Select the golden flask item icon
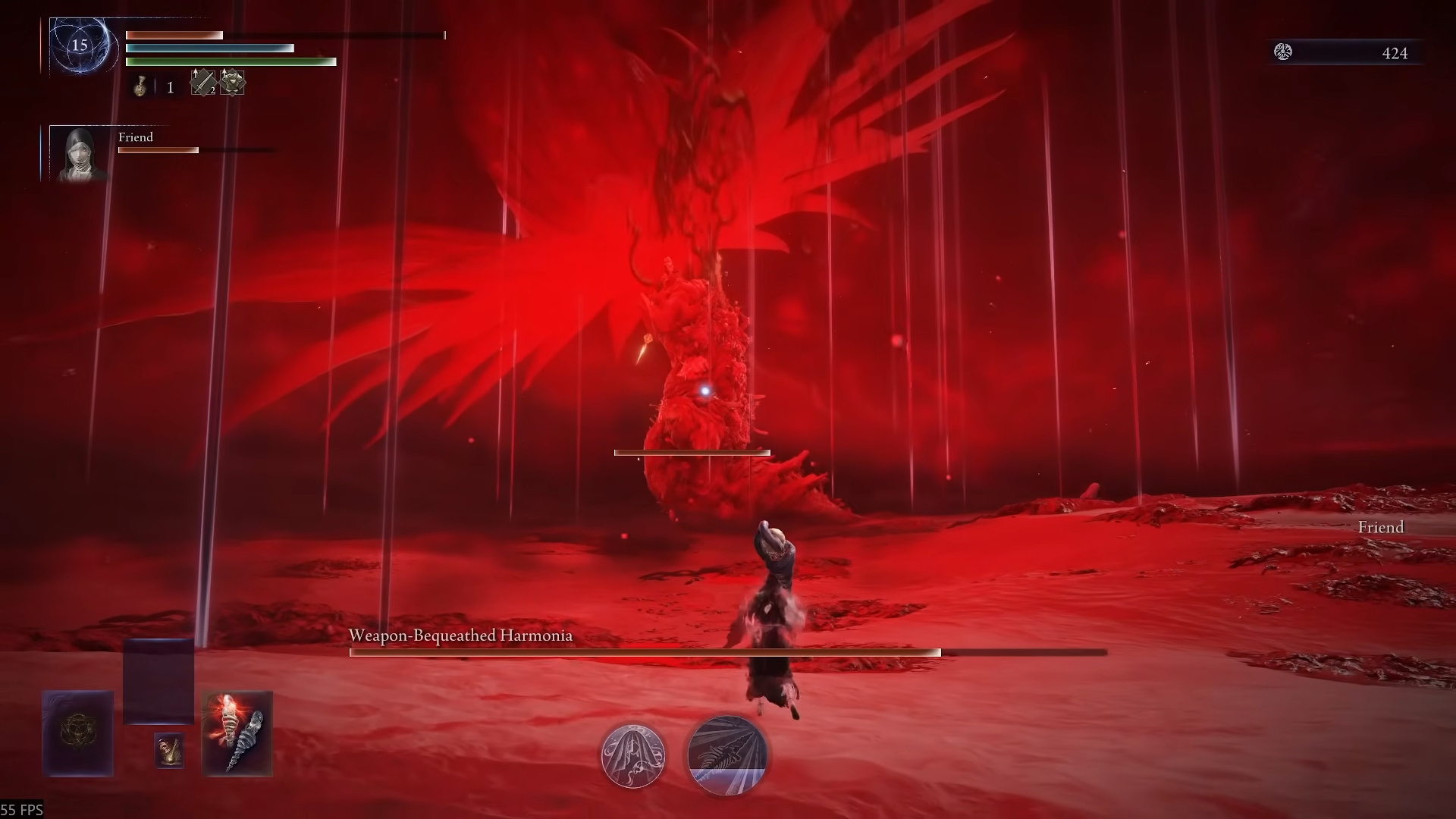 [x=140, y=86]
